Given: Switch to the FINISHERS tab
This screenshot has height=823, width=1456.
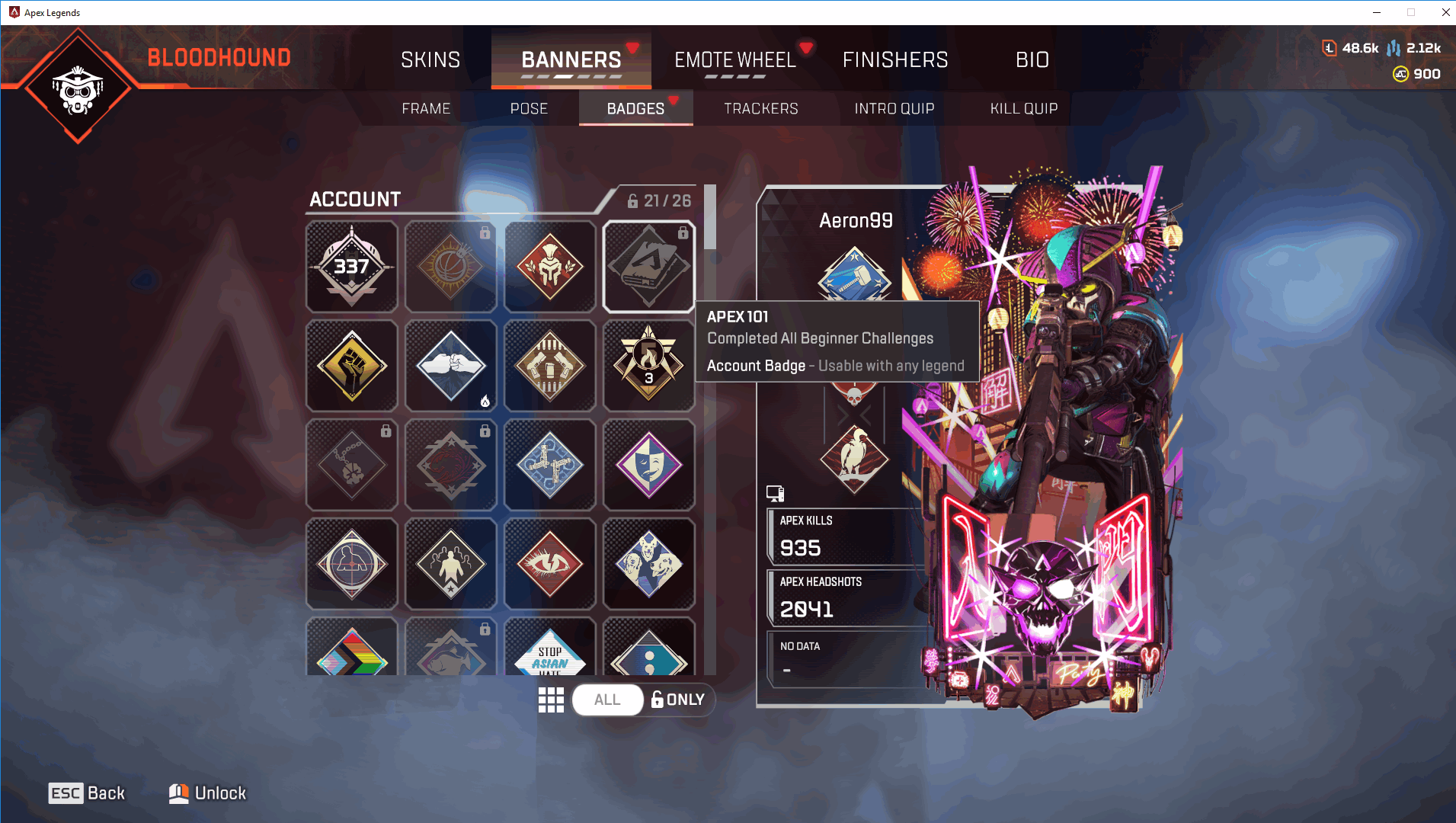Looking at the screenshot, I should (x=895, y=59).
